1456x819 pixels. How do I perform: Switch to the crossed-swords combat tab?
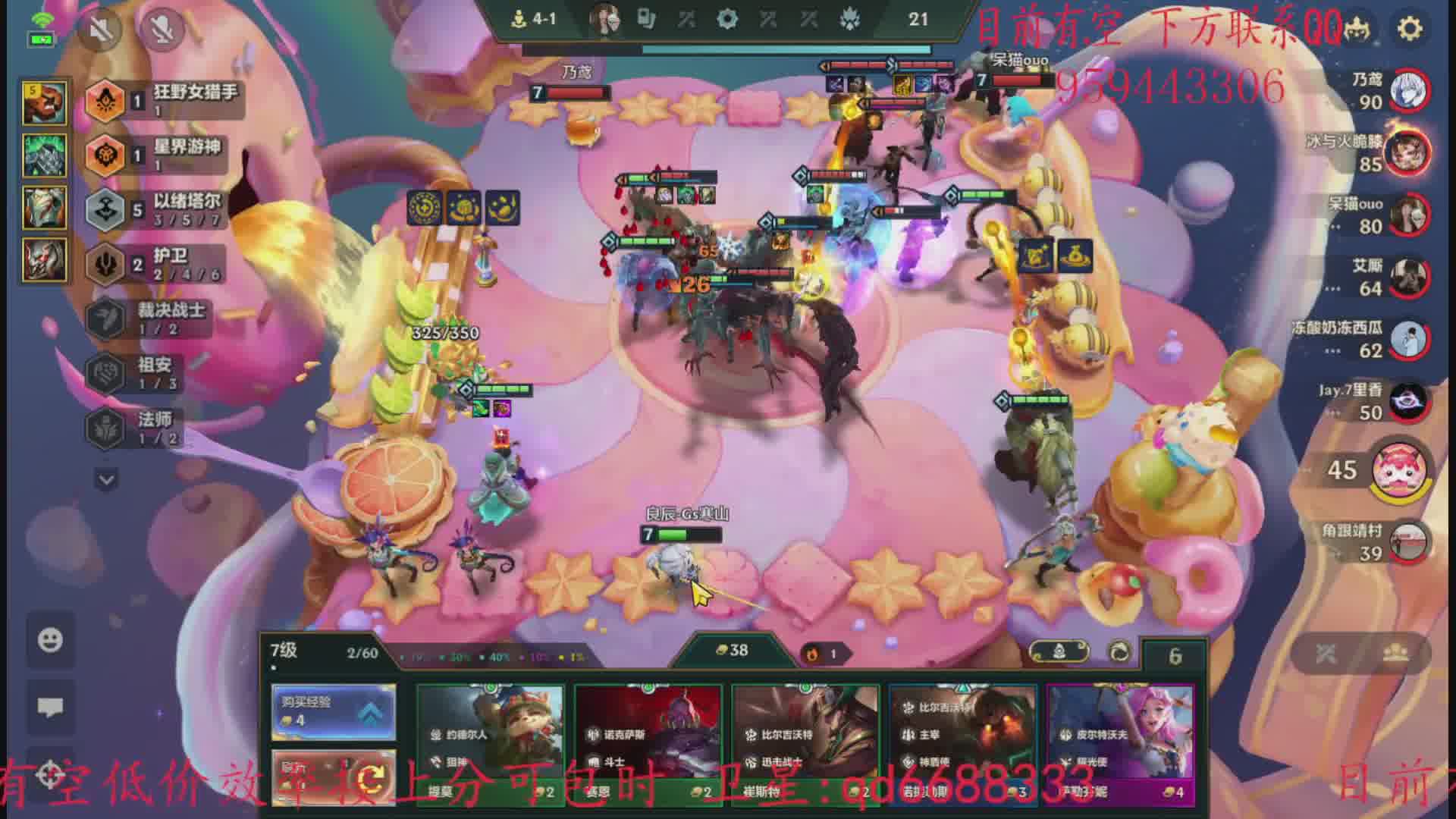(x=1326, y=653)
